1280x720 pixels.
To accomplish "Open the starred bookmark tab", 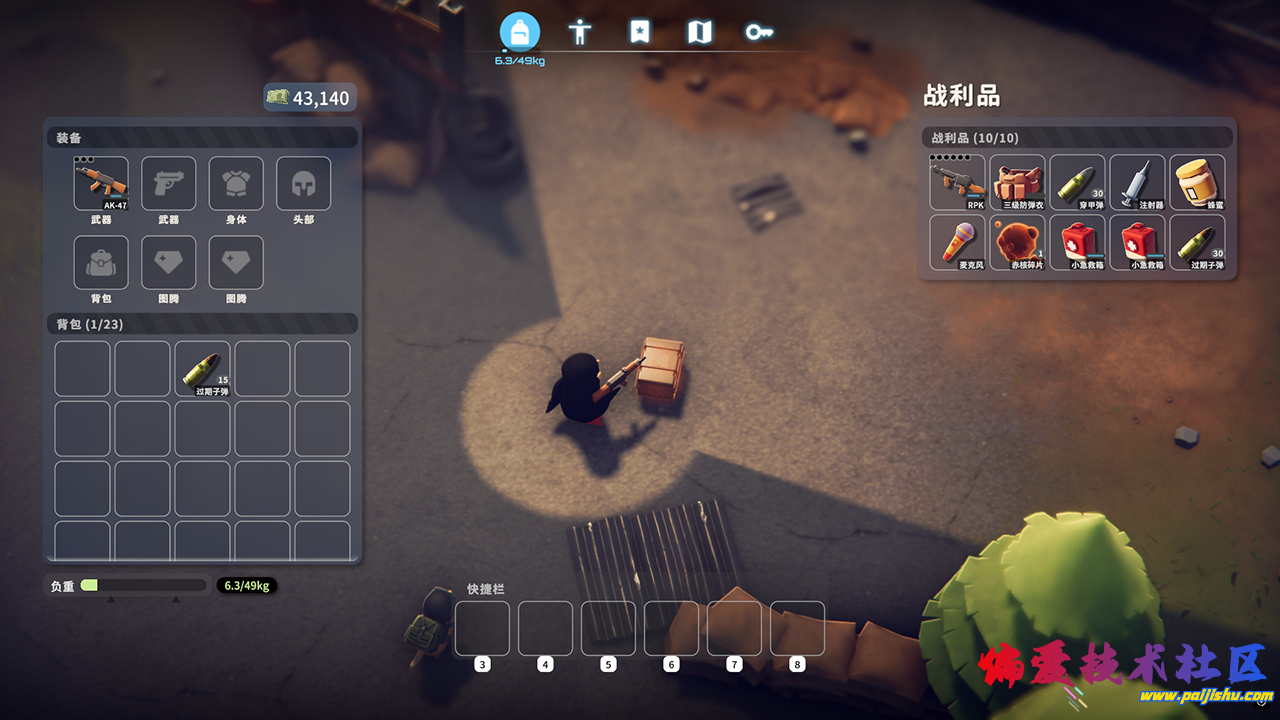I will click(x=639, y=32).
